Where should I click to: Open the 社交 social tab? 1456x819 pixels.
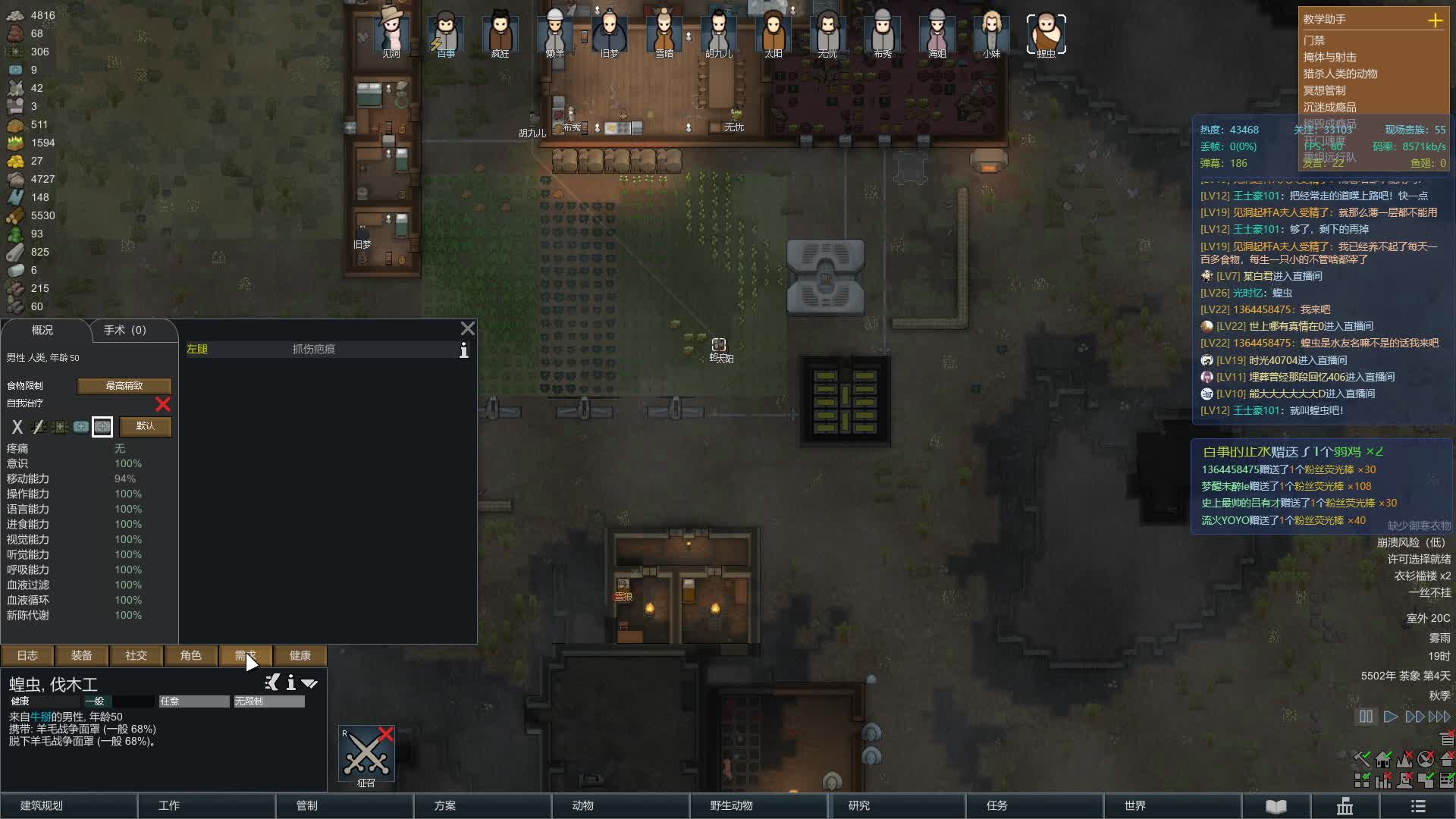click(136, 655)
